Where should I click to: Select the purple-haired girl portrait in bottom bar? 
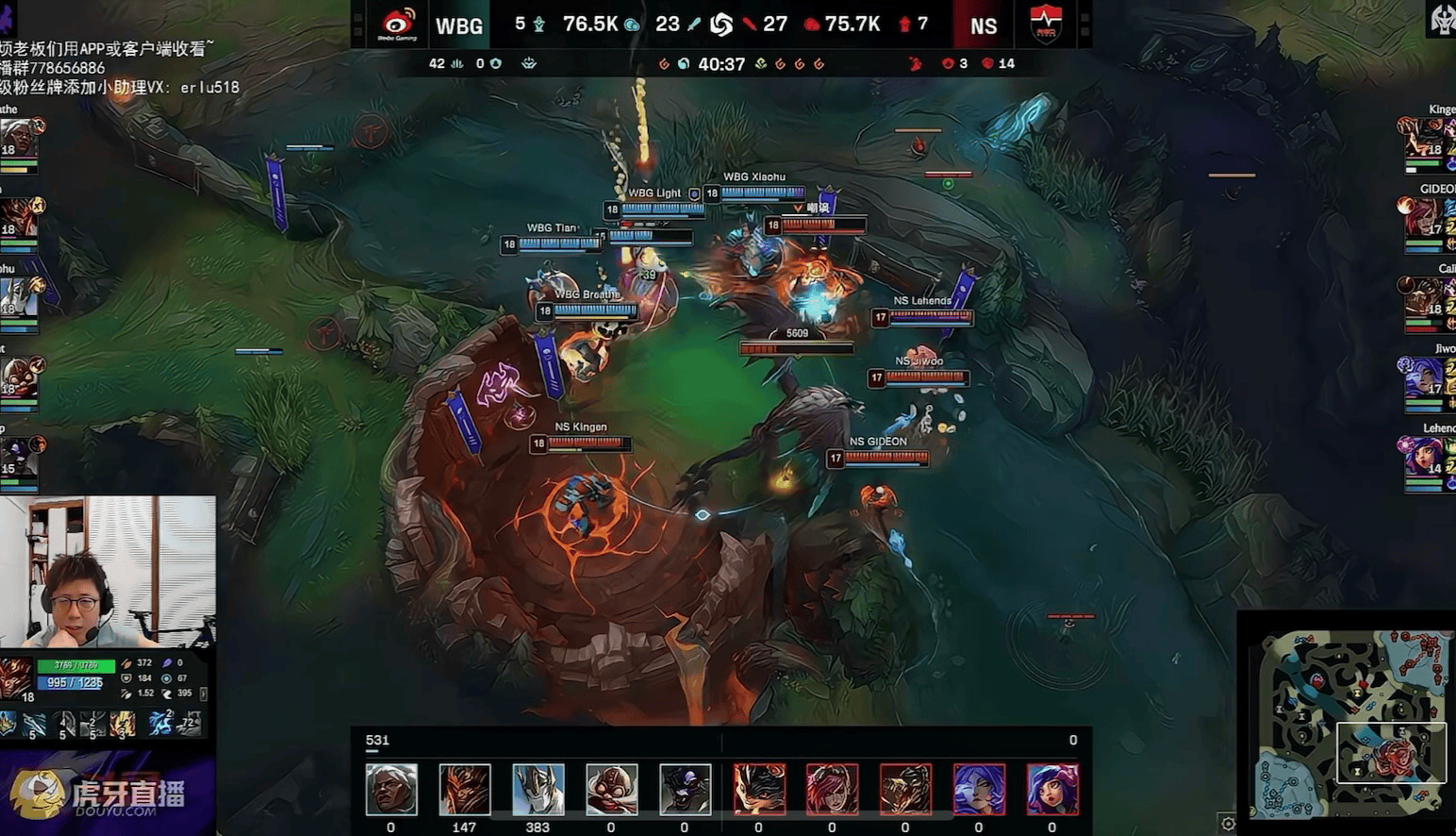coord(1052,790)
